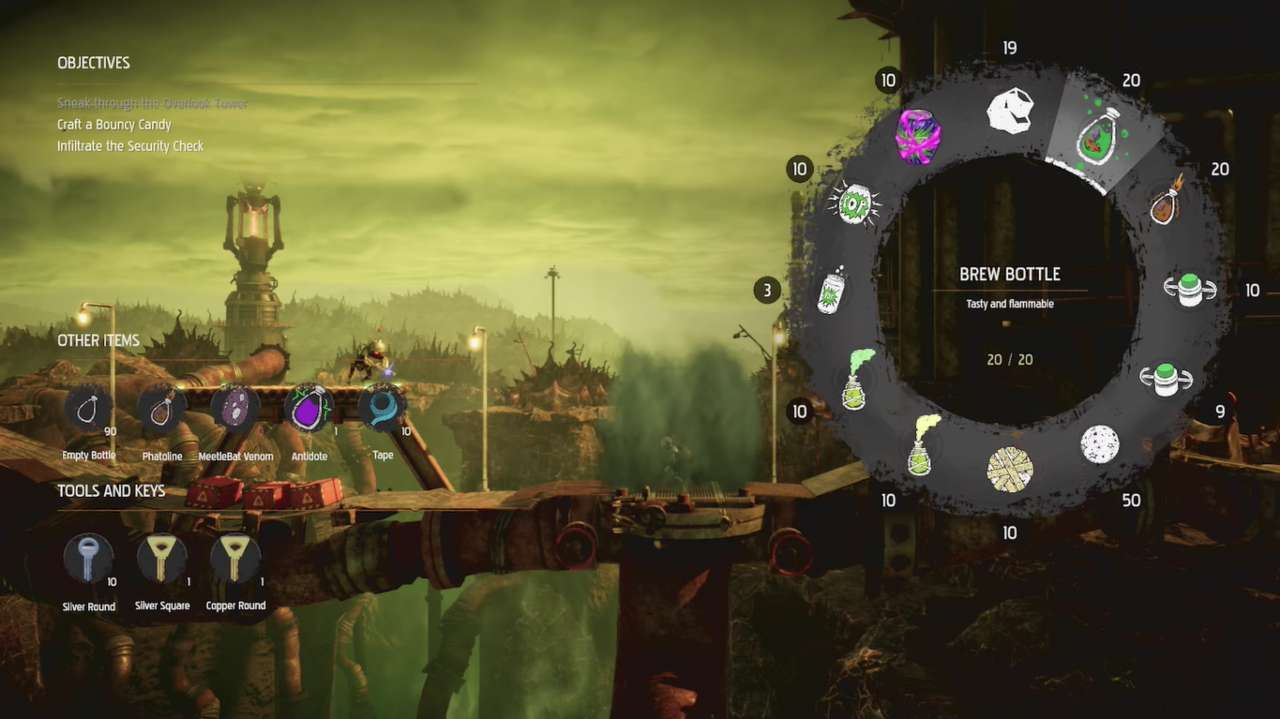
Task: Select the green spiky-burst can on the wheel
Action: coord(855,203)
